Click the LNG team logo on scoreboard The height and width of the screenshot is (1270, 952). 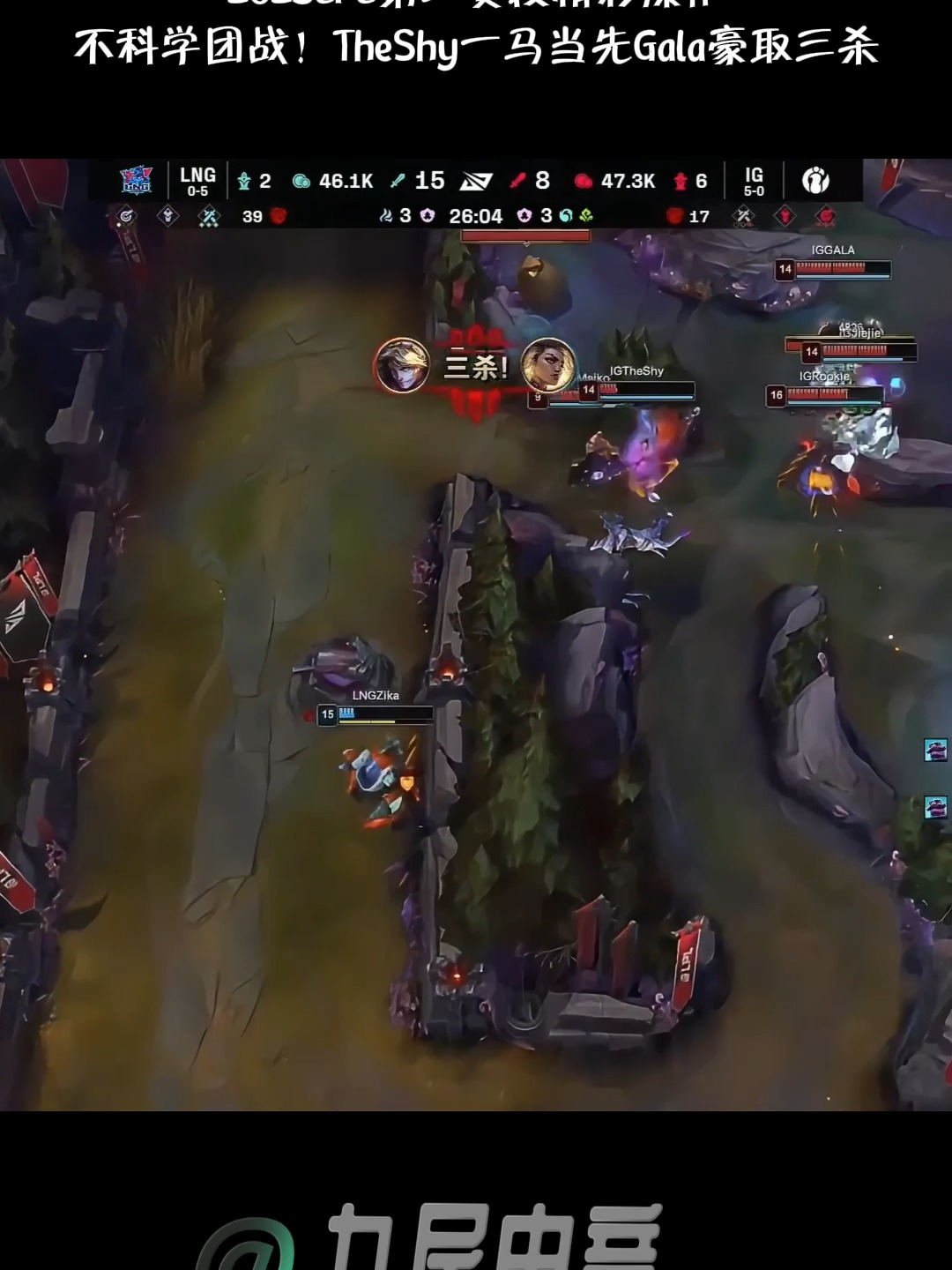(x=136, y=180)
